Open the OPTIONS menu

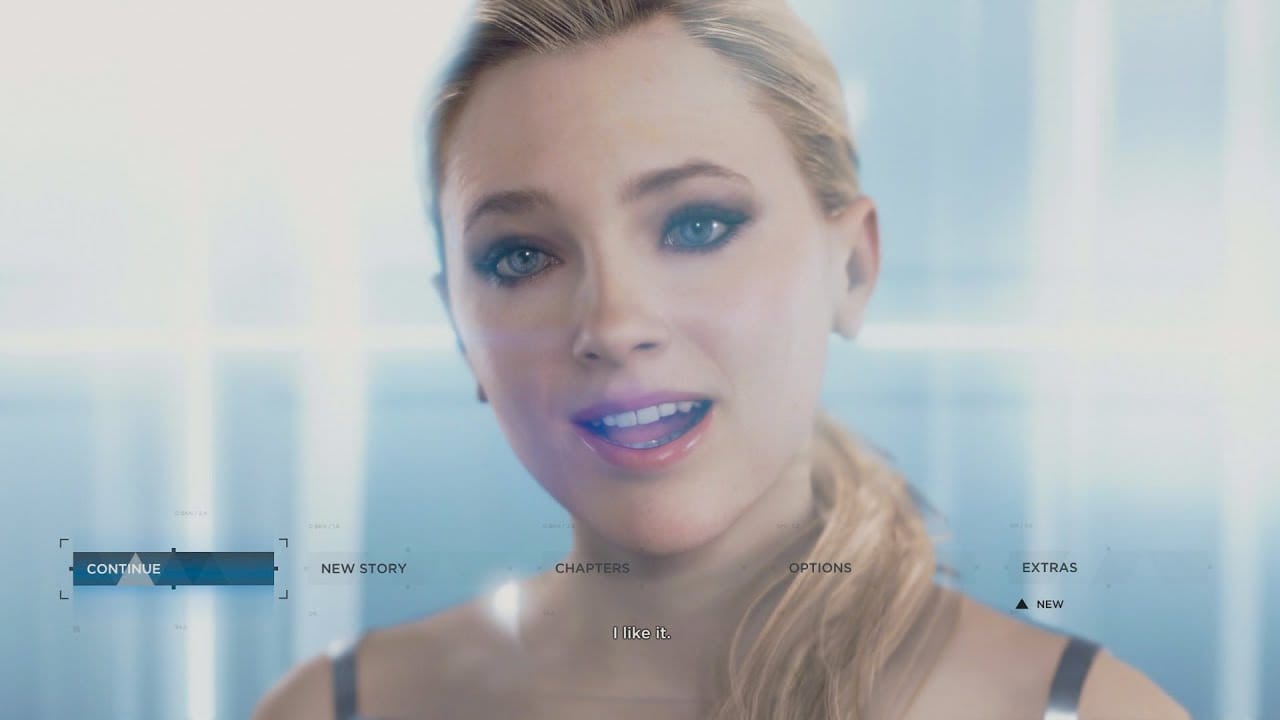[x=821, y=568]
